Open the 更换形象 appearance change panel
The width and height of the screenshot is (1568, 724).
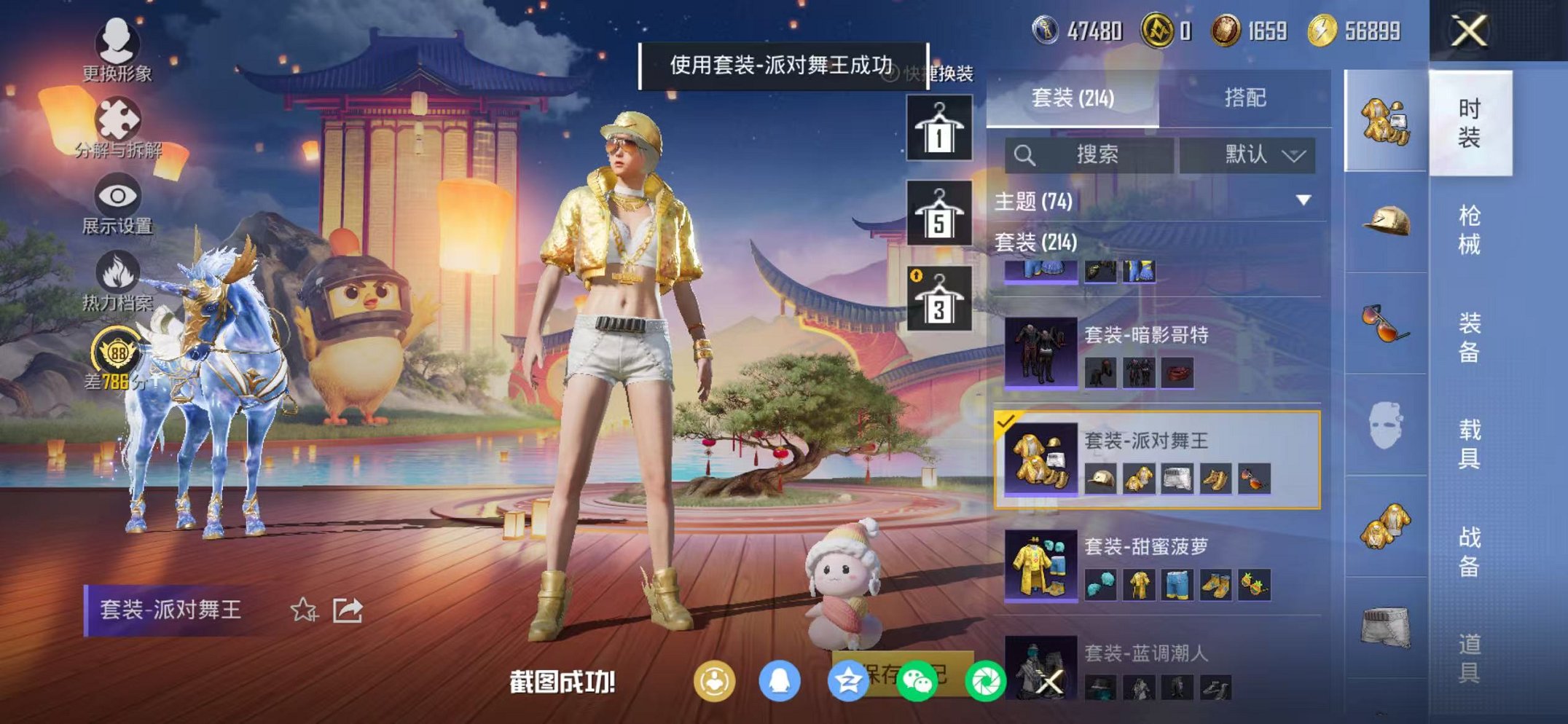coord(118,46)
